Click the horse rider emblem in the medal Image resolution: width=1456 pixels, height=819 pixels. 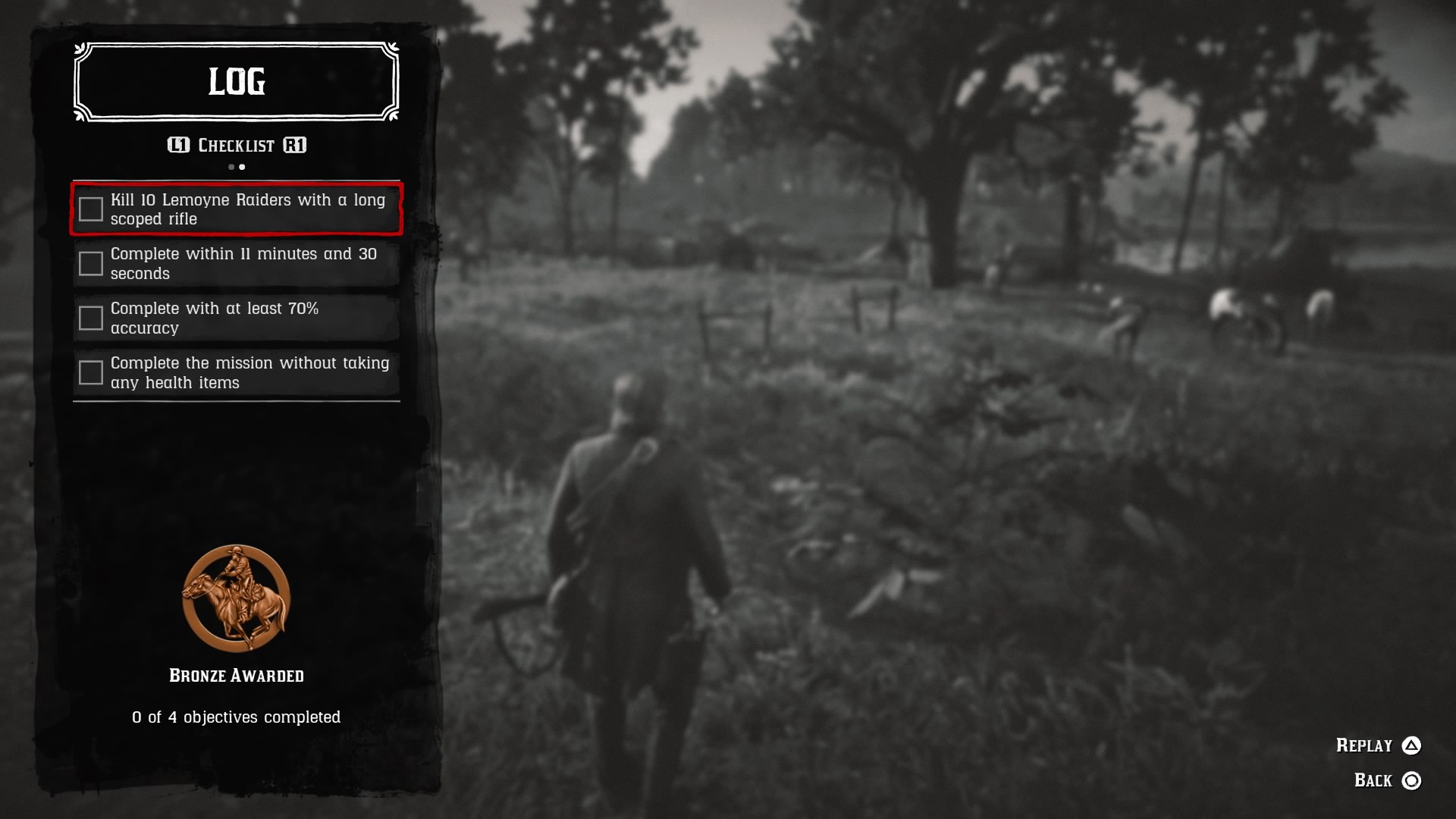(x=235, y=595)
